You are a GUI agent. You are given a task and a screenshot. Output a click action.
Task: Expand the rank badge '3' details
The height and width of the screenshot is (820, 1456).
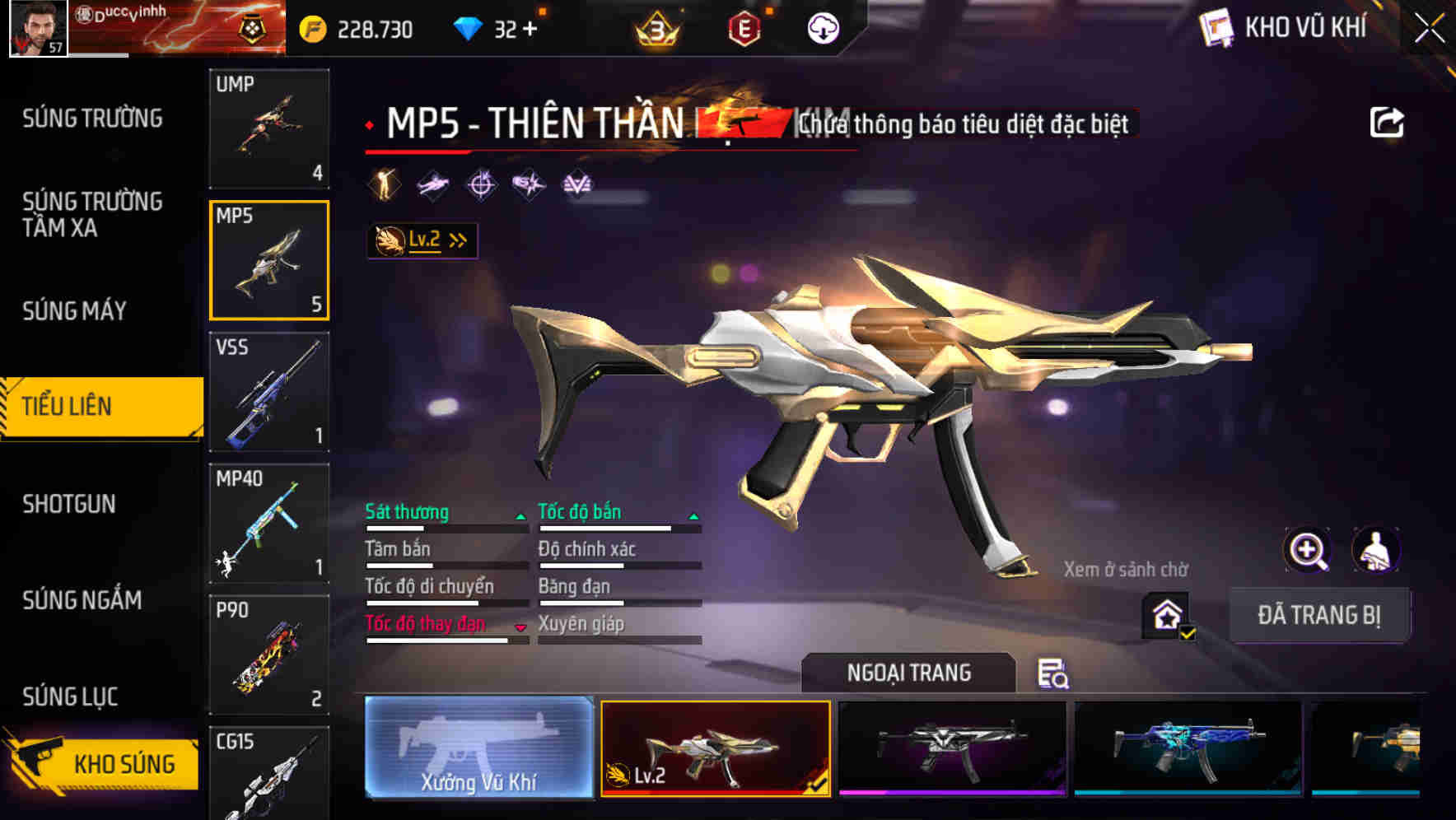coord(655,29)
